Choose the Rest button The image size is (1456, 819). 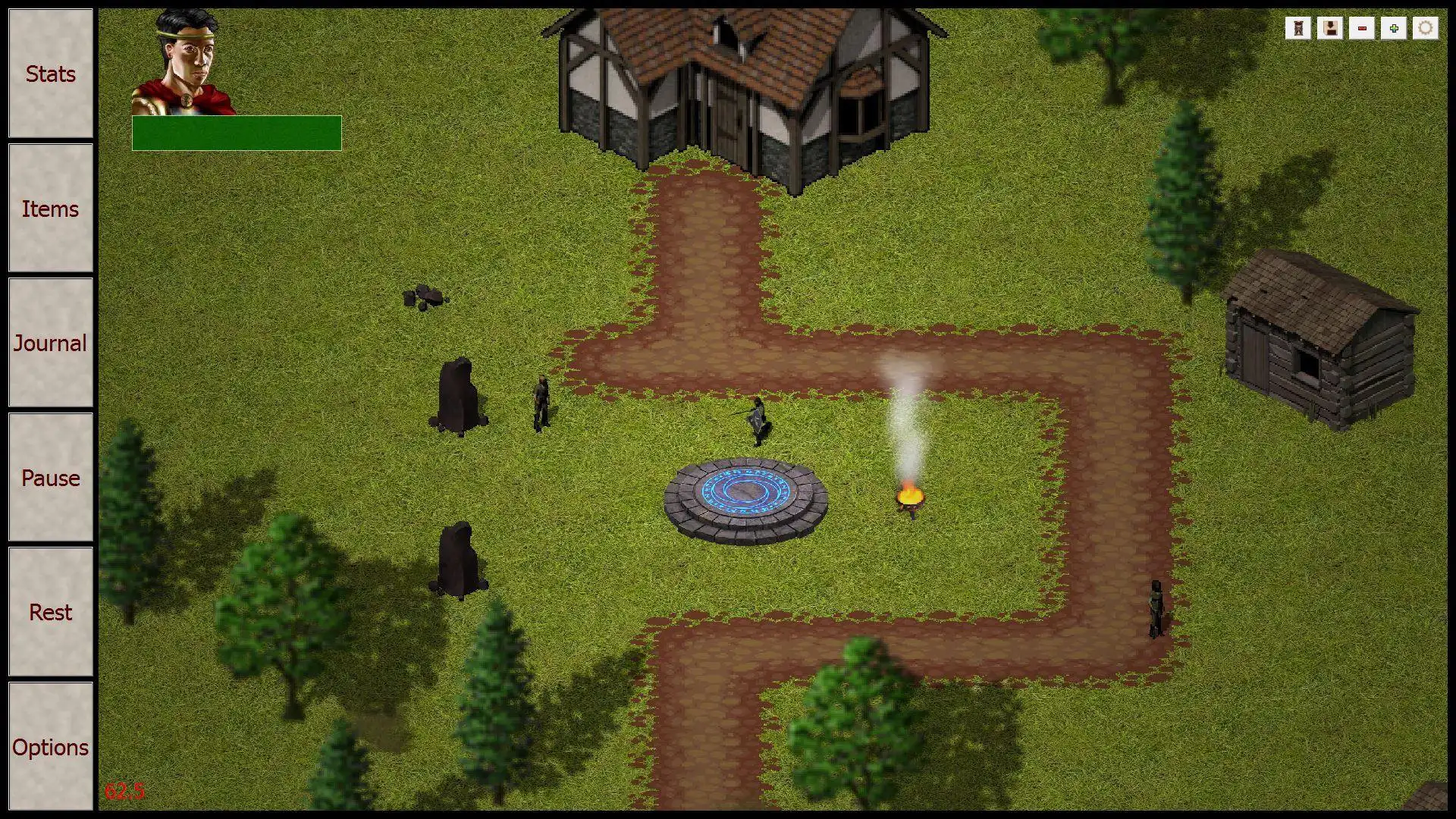click(50, 612)
